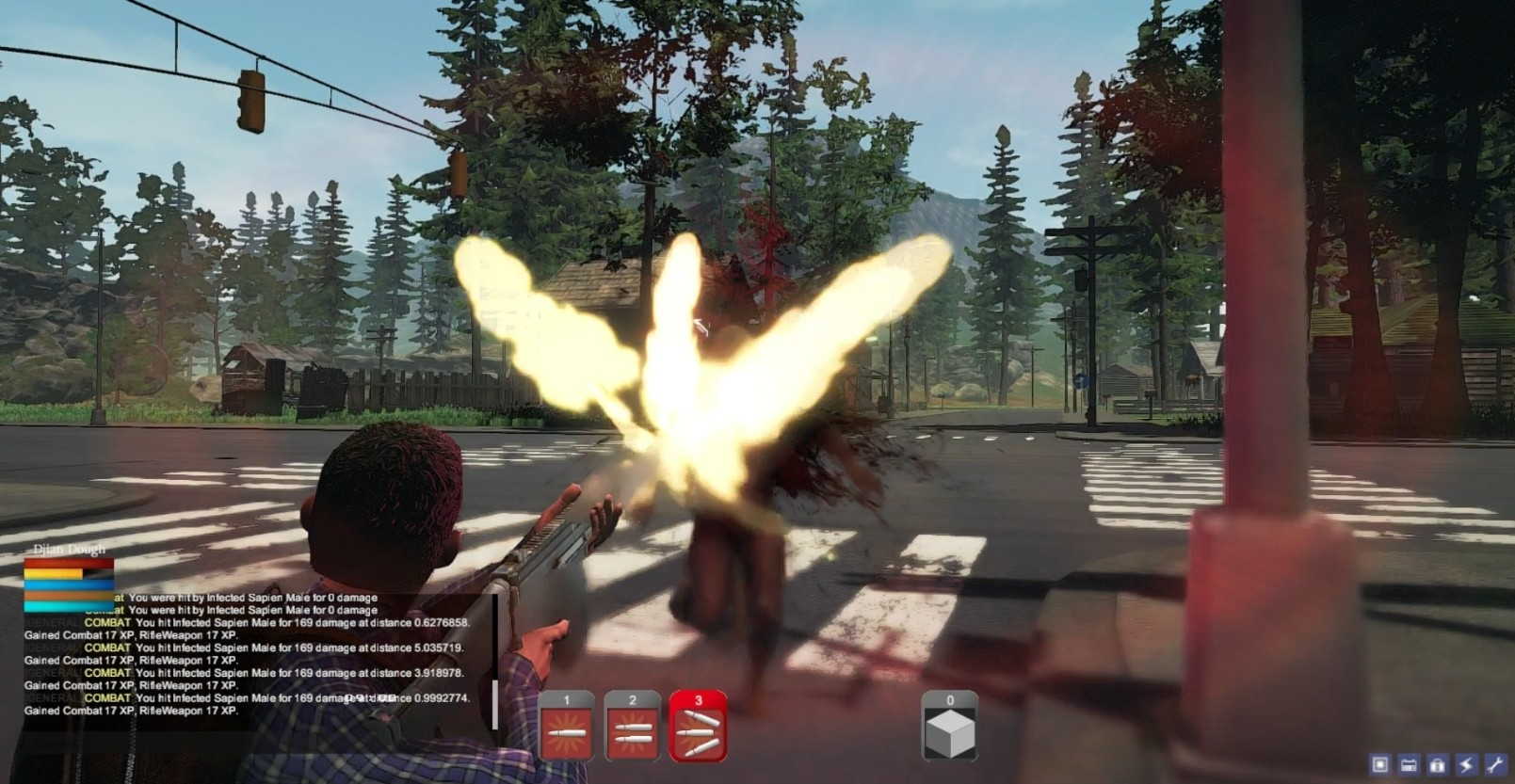Open the briefcase inventory icon
This screenshot has height=784, width=1515.
click(1437, 764)
